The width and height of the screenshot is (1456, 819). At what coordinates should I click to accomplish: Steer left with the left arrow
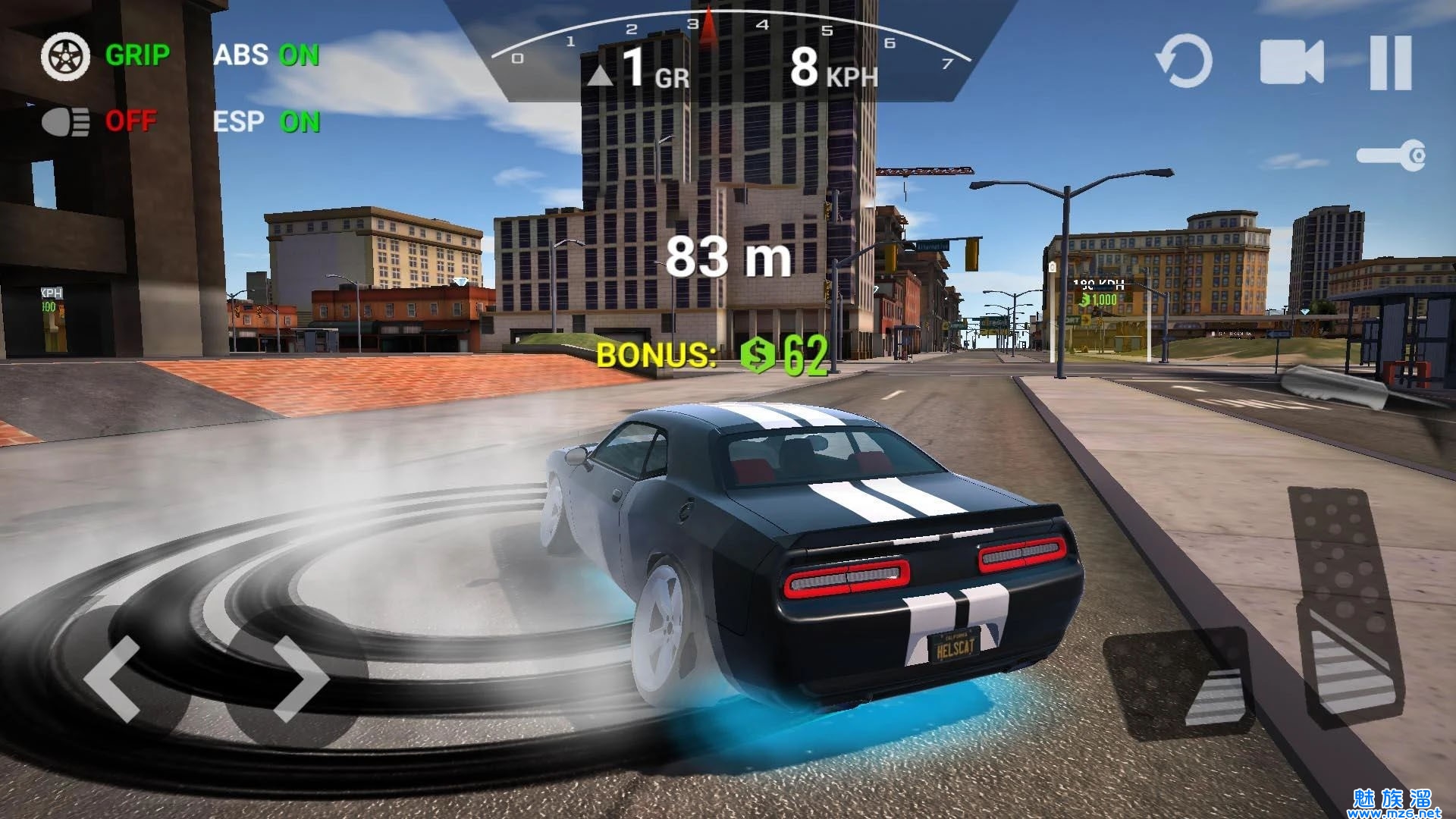pyautogui.click(x=114, y=679)
